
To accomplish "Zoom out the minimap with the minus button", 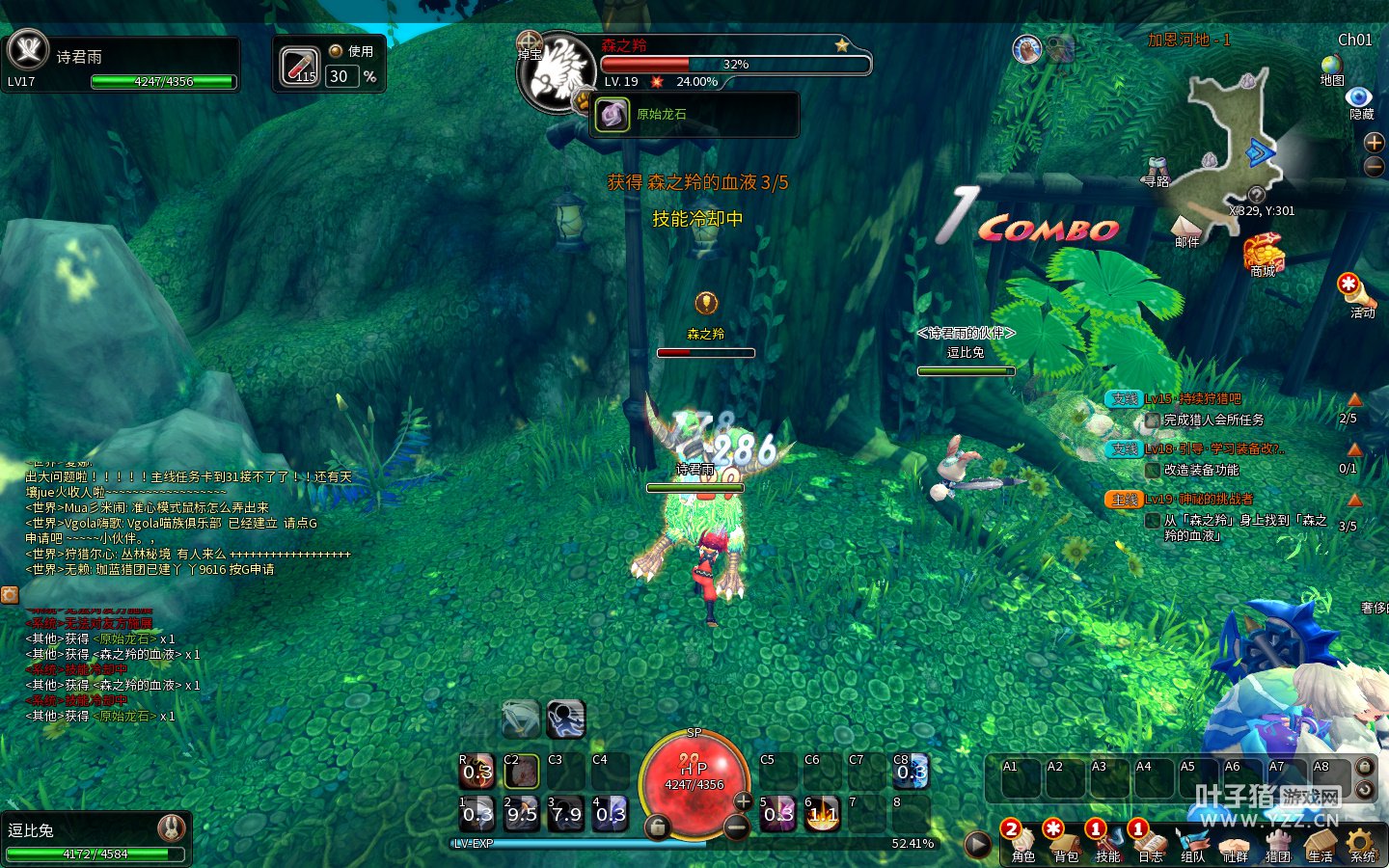I will pos(1375,166).
